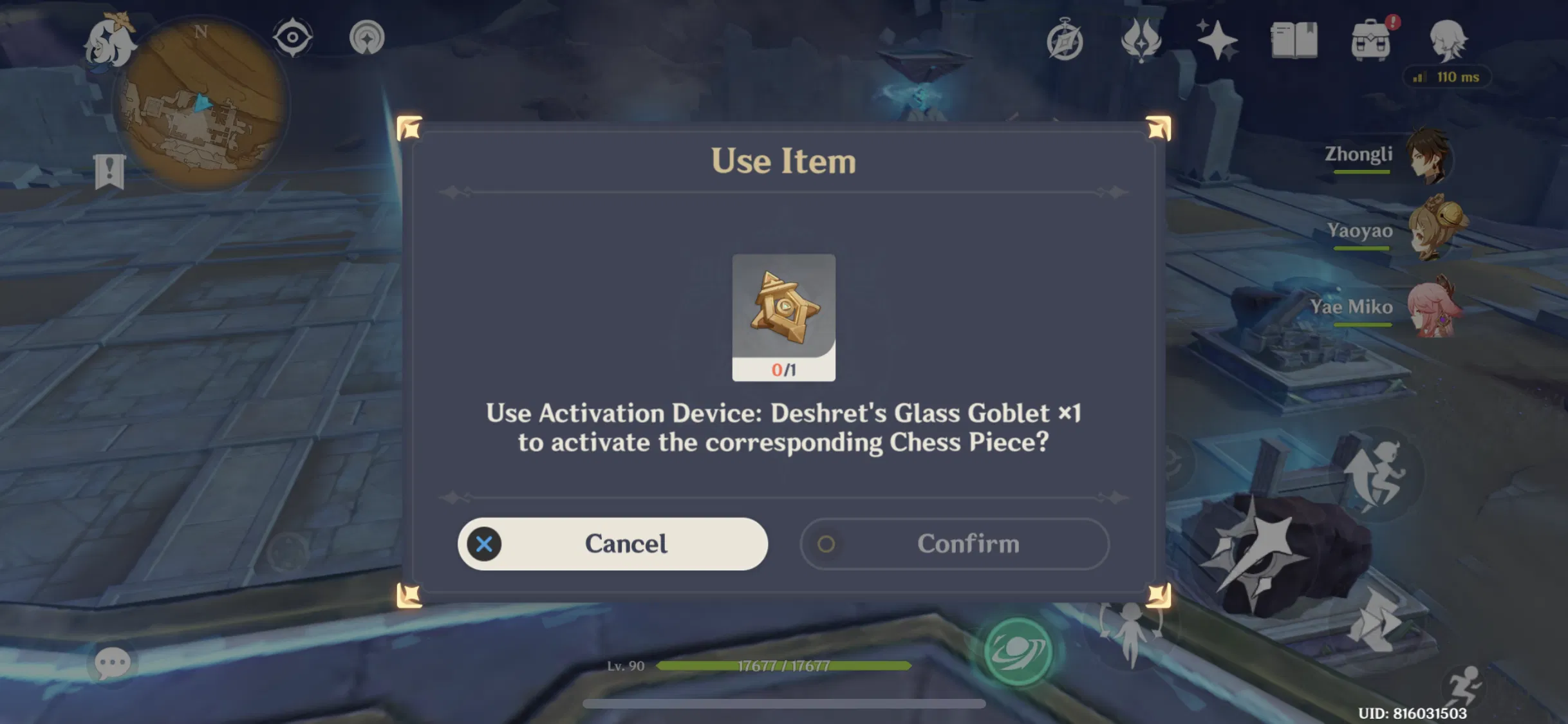The height and width of the screenshot is (724, 1568).
Task: Click the 110 ms ping indicator
Action: [x=1446, y=77]
